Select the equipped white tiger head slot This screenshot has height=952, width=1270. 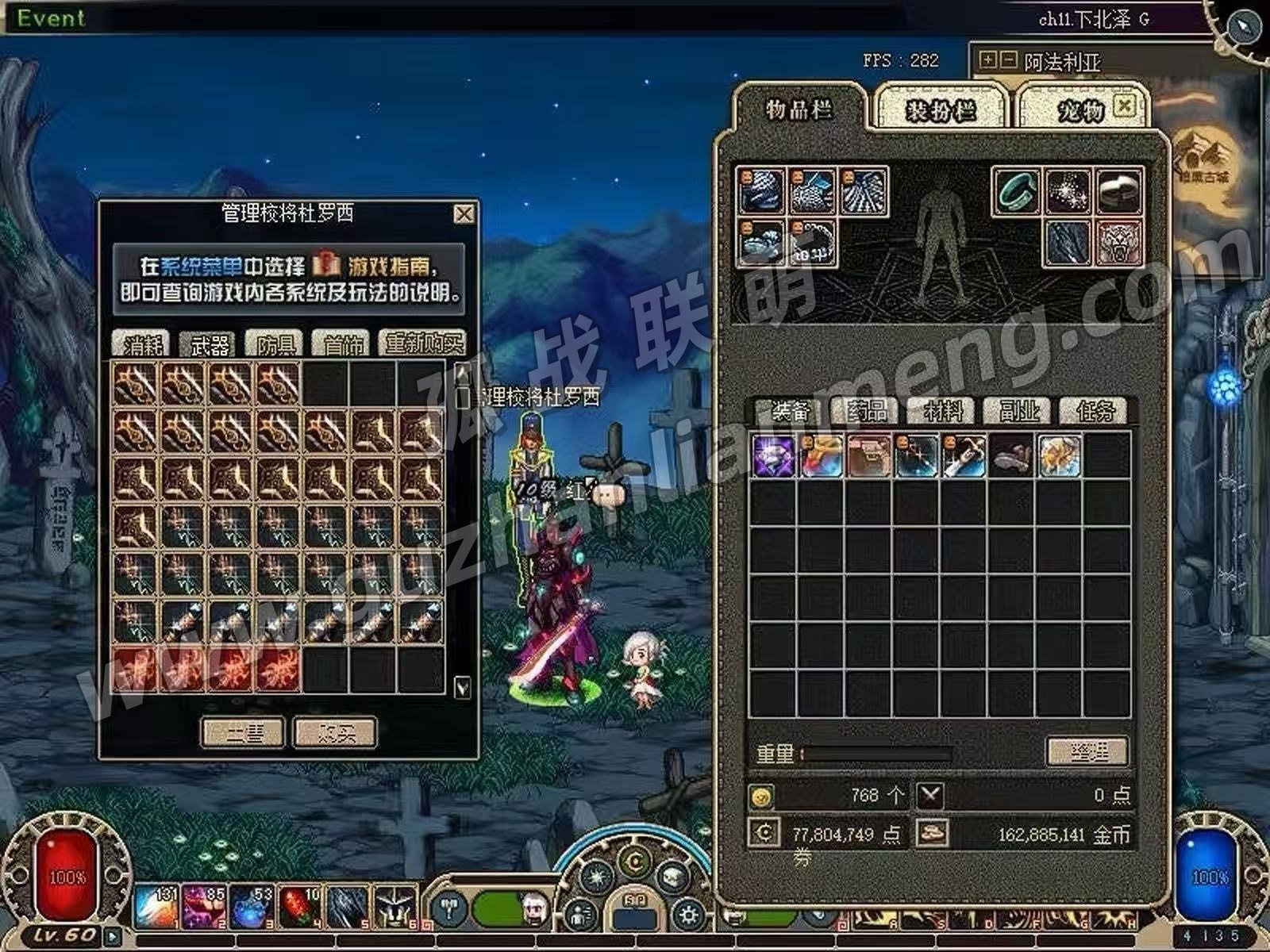coord(1119,243)
